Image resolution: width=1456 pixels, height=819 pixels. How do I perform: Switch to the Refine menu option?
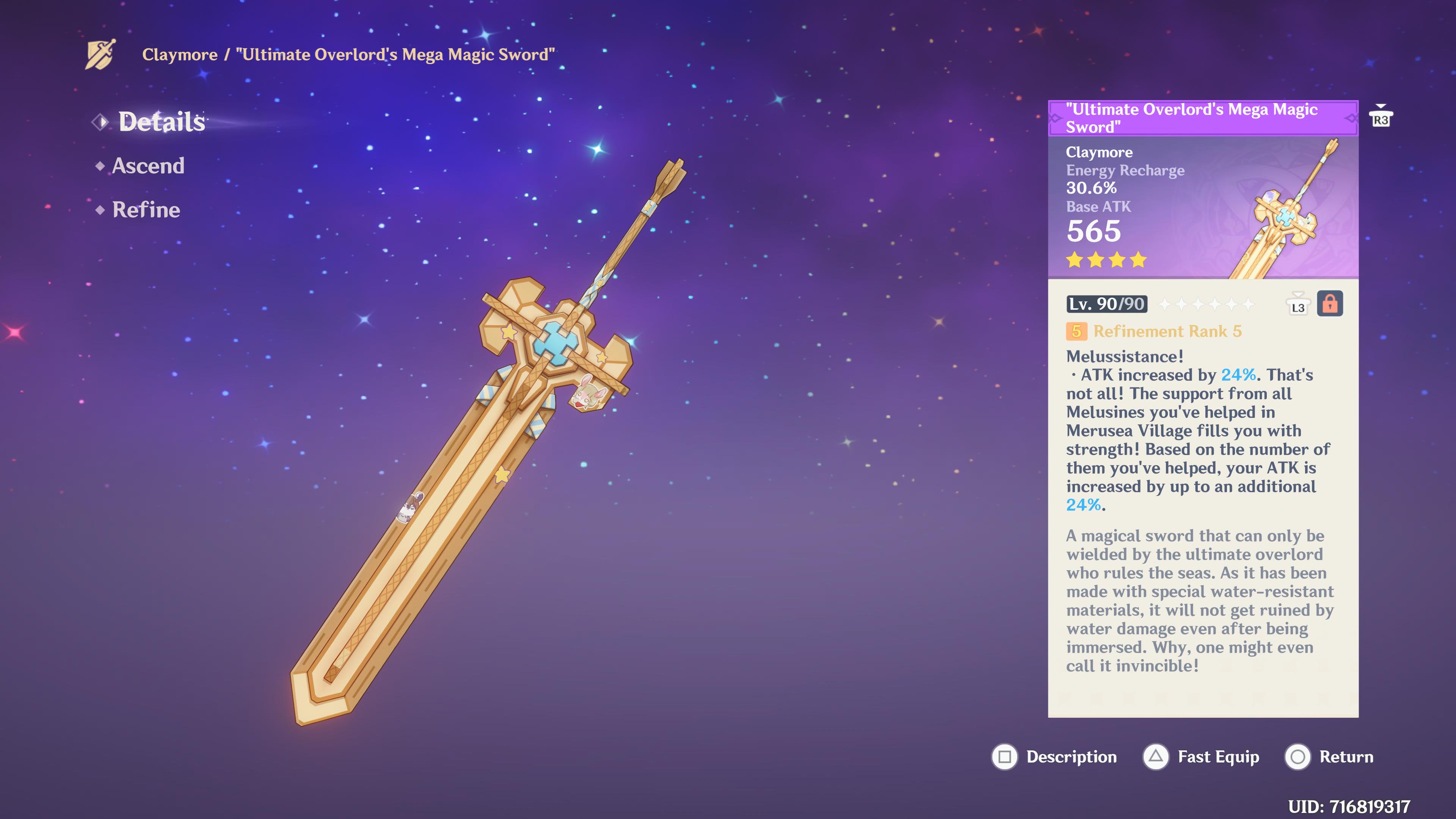tap(146, 210)
